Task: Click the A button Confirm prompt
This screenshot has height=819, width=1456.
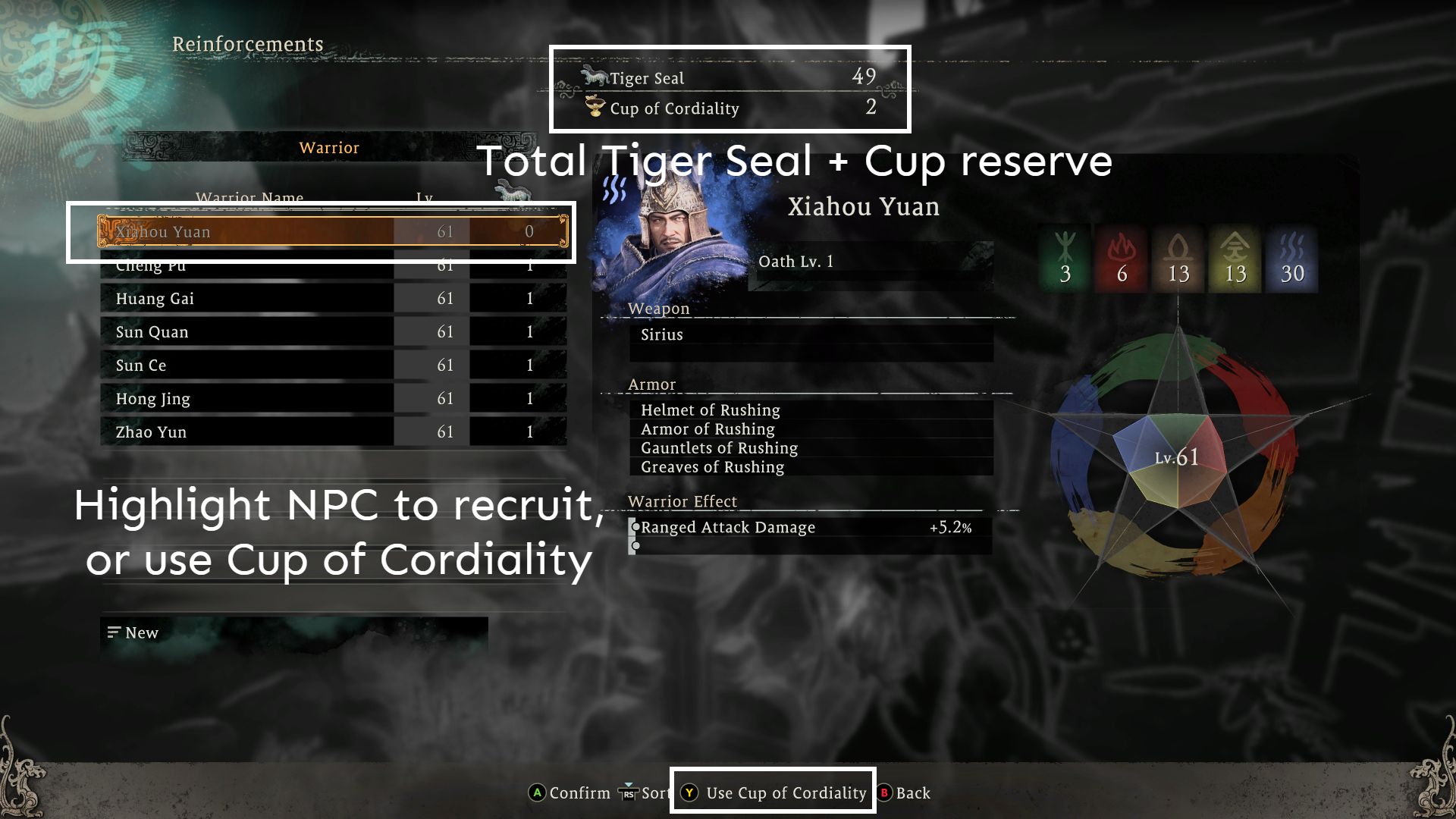Action: click(x=538, y=793)
